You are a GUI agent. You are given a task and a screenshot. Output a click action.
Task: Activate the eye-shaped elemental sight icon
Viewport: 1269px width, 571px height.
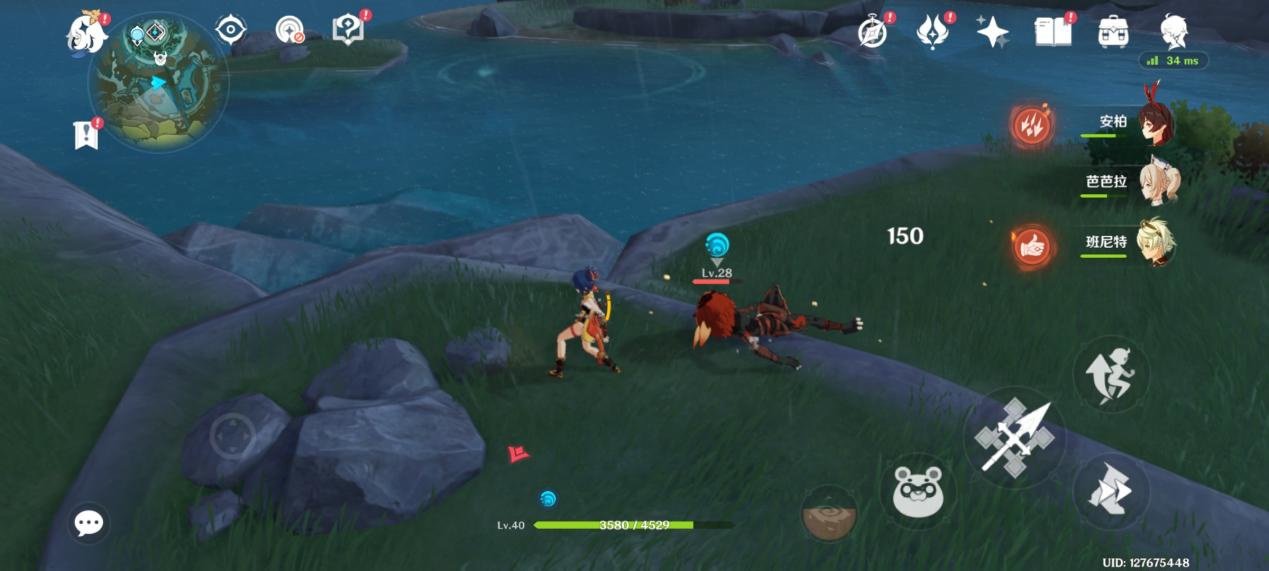[x=231, y=29]
